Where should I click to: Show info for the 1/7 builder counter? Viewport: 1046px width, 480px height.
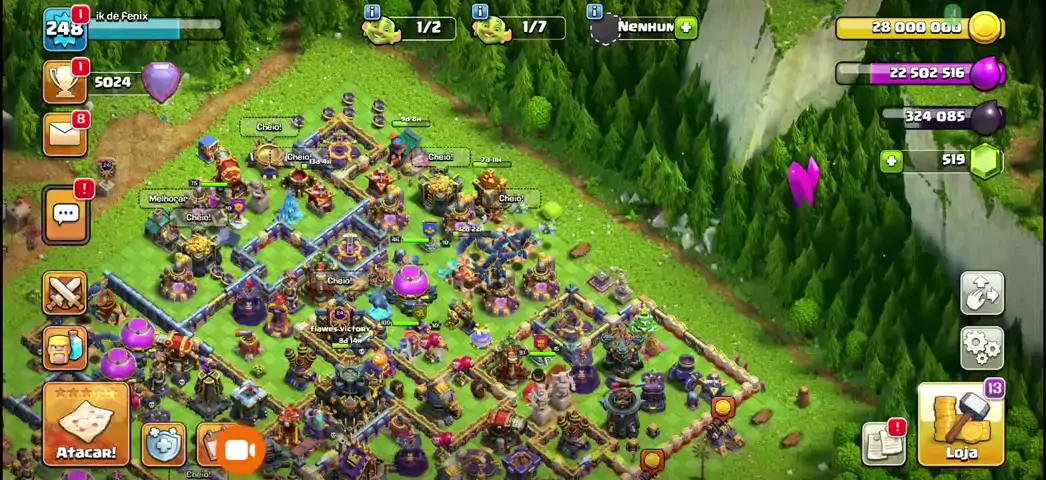click(x=480, y=12)
